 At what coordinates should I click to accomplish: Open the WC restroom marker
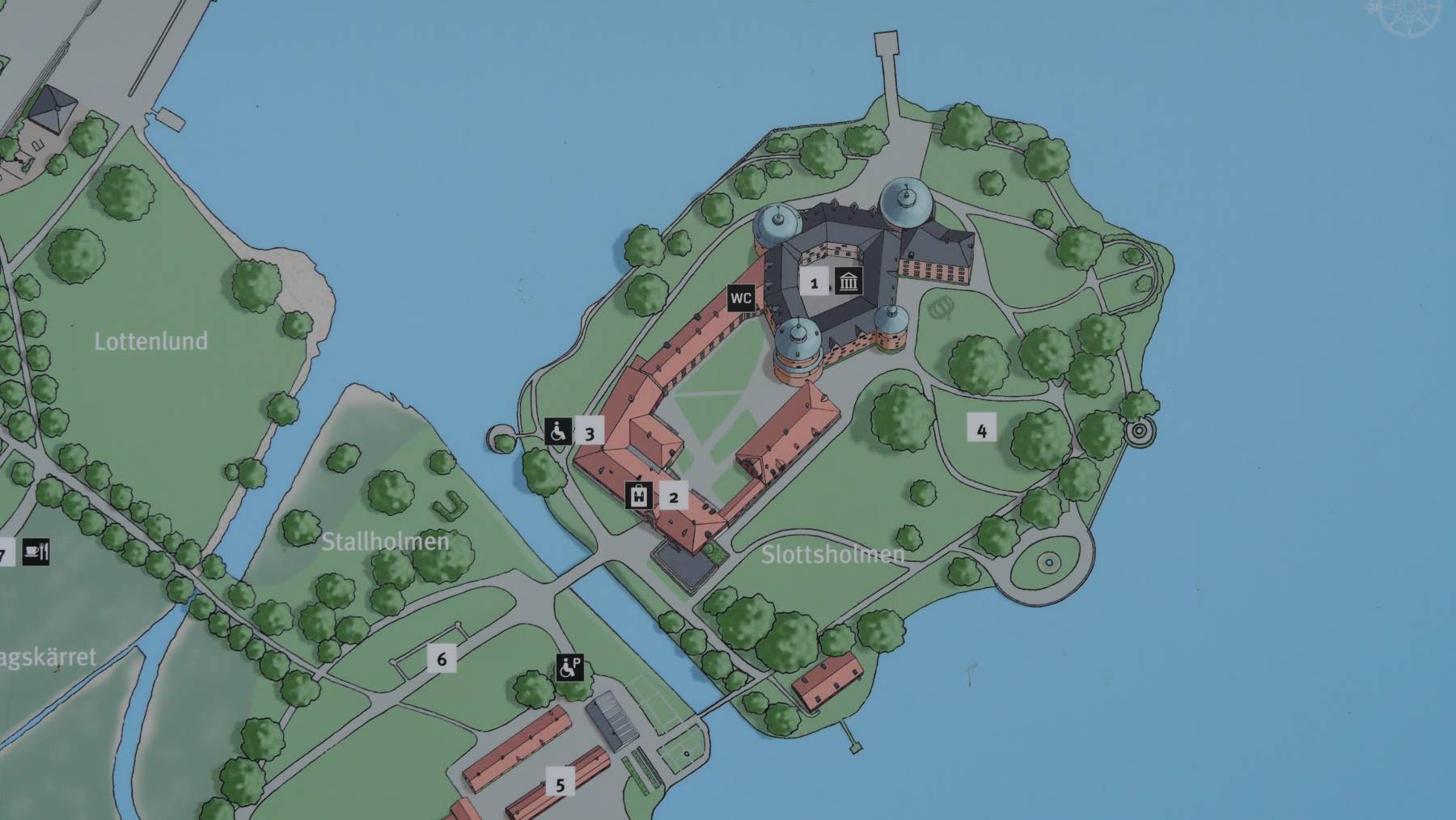tap(741, 298)
